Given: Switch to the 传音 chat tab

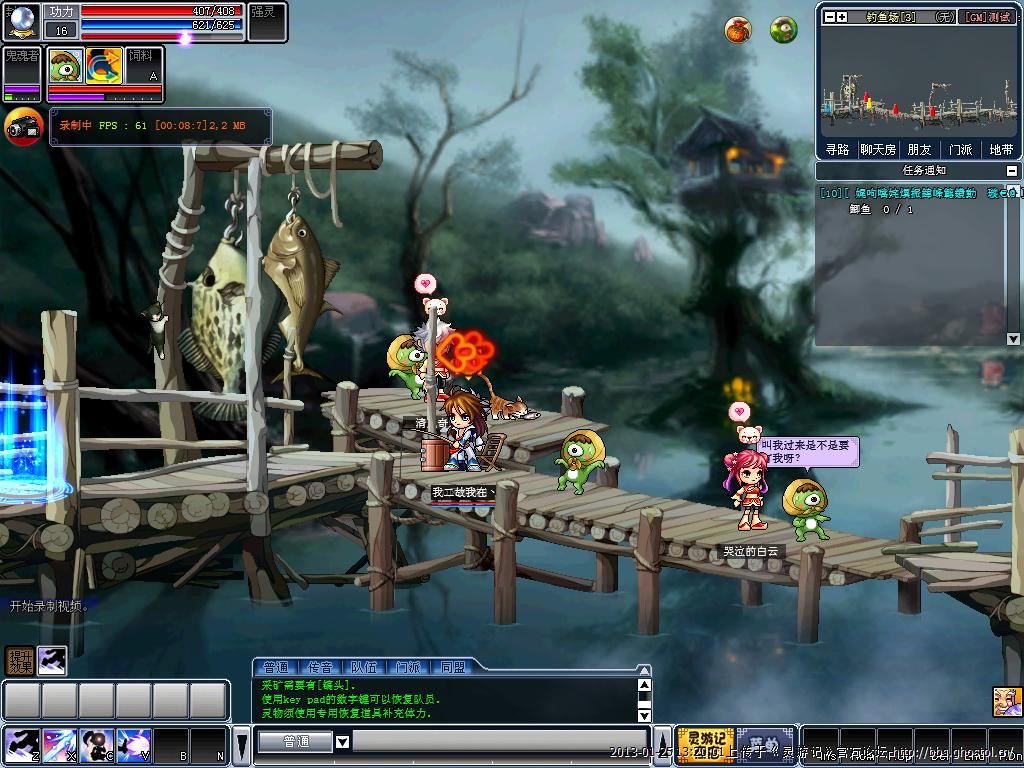Looking at the screenshot, I should tap(320, 667).
